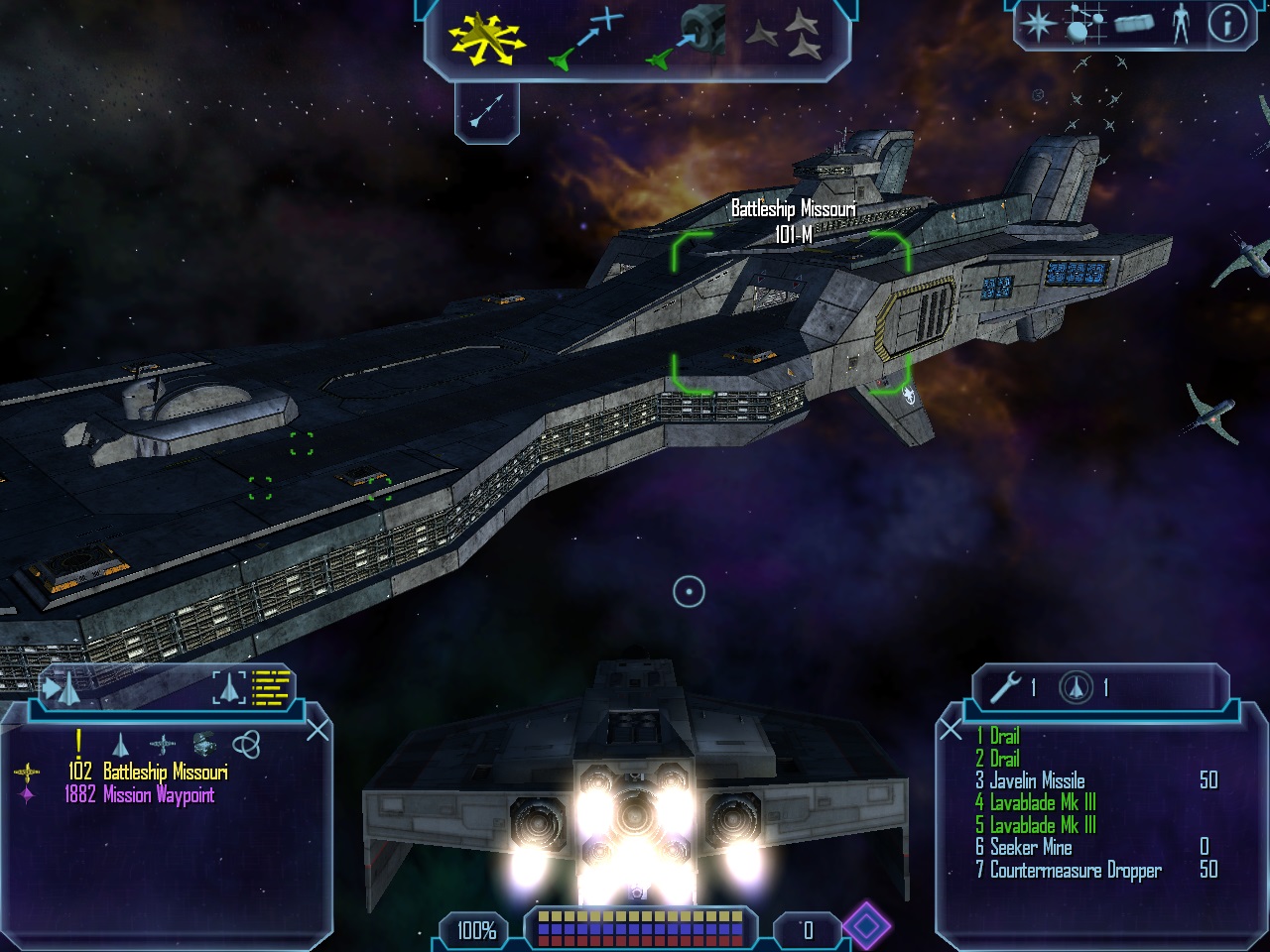Screen dimensions: 1270x952
Task: Open the pilot figure icon
Action: 1180,23
